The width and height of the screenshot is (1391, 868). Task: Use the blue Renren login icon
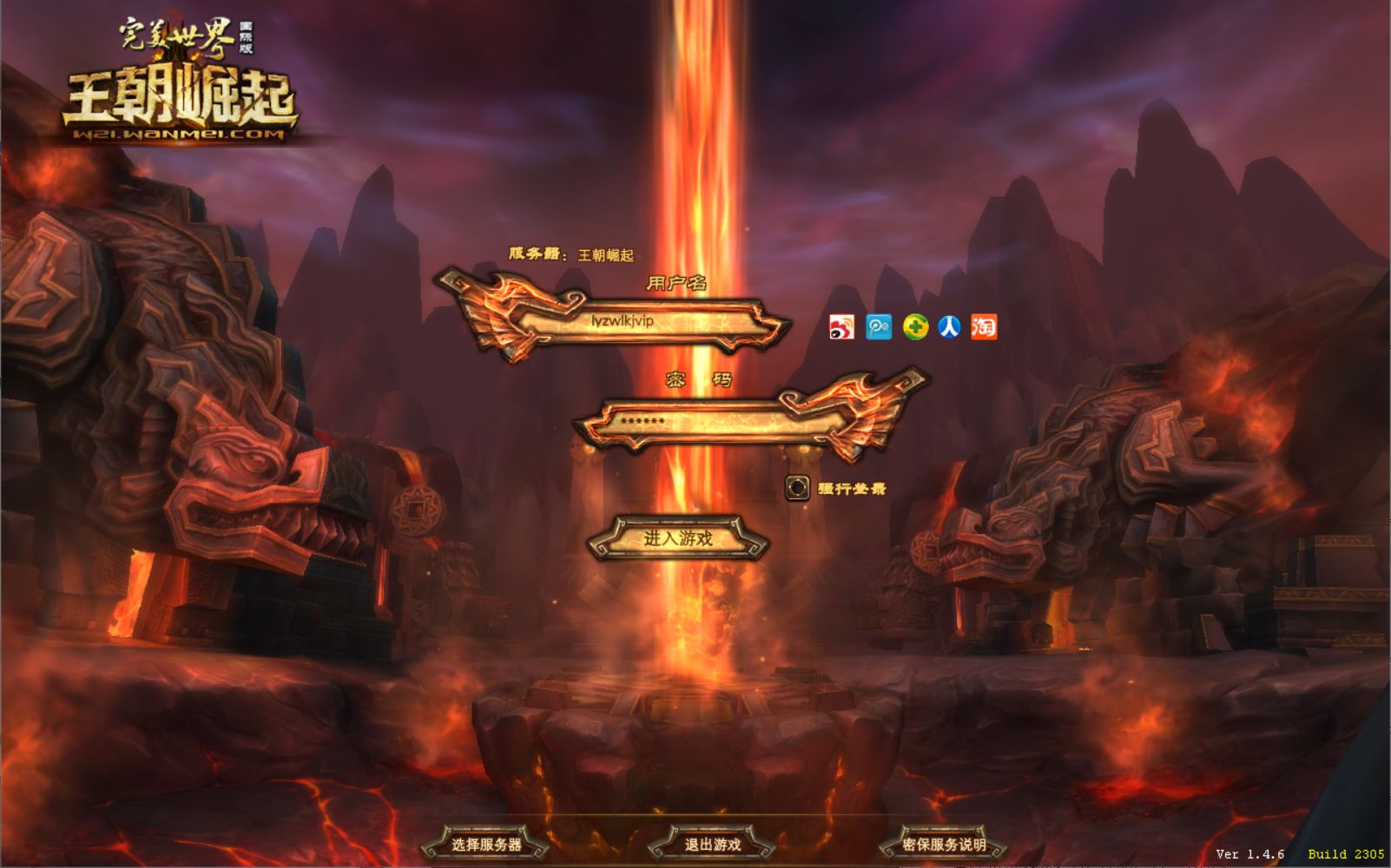point(949,327)
